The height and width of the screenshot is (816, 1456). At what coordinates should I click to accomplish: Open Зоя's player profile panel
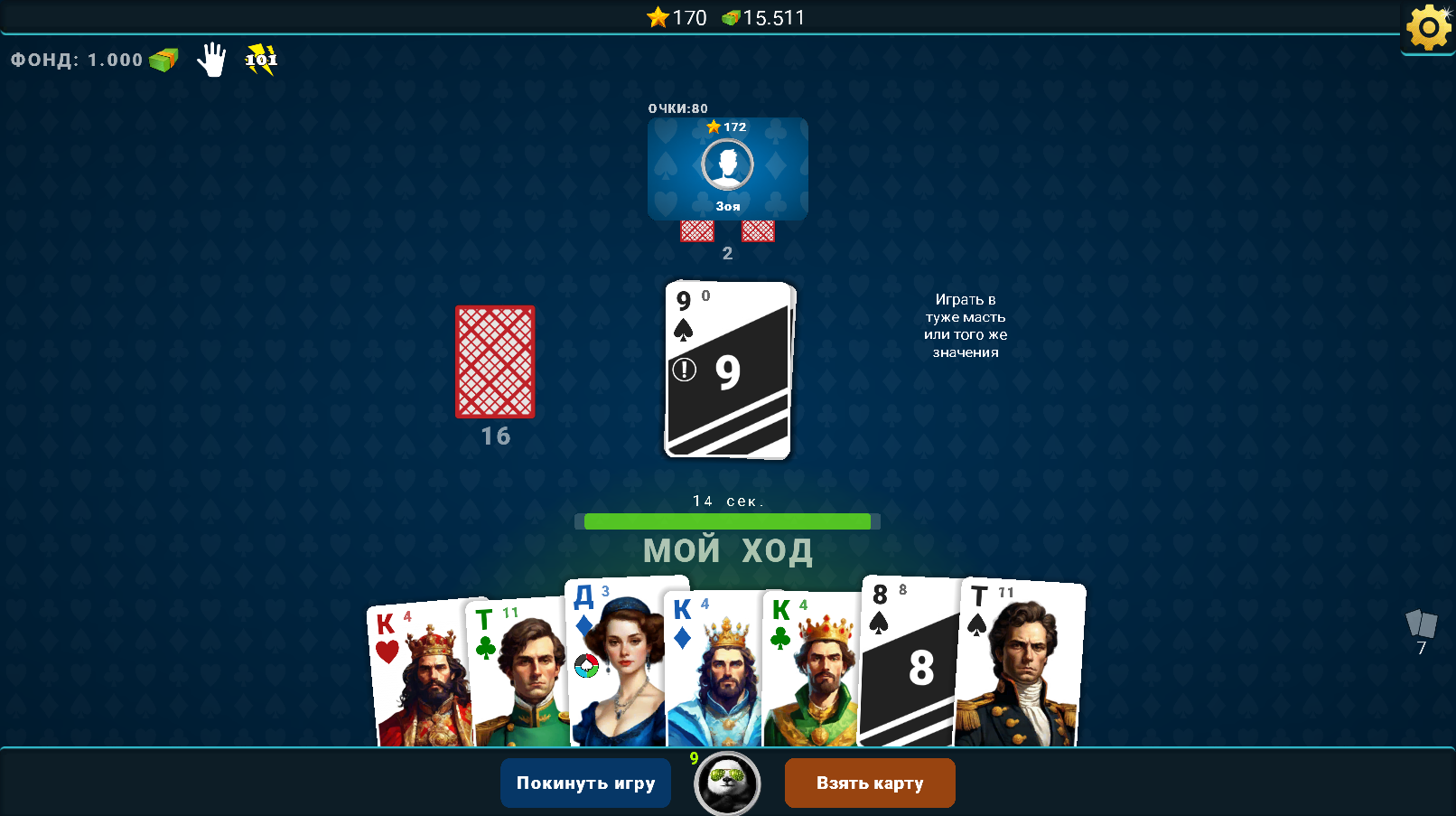coord(726,169)
